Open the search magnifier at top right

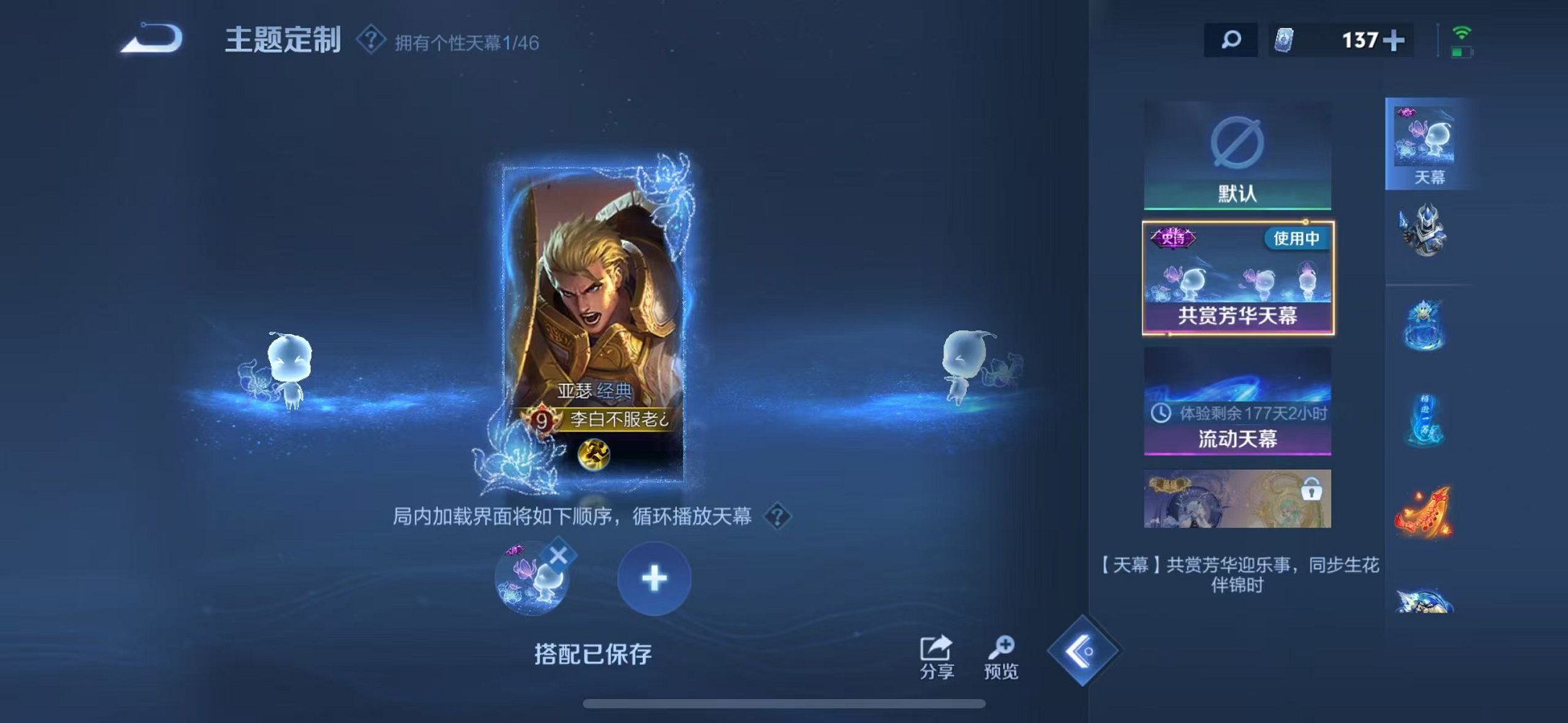point(1230,40)
